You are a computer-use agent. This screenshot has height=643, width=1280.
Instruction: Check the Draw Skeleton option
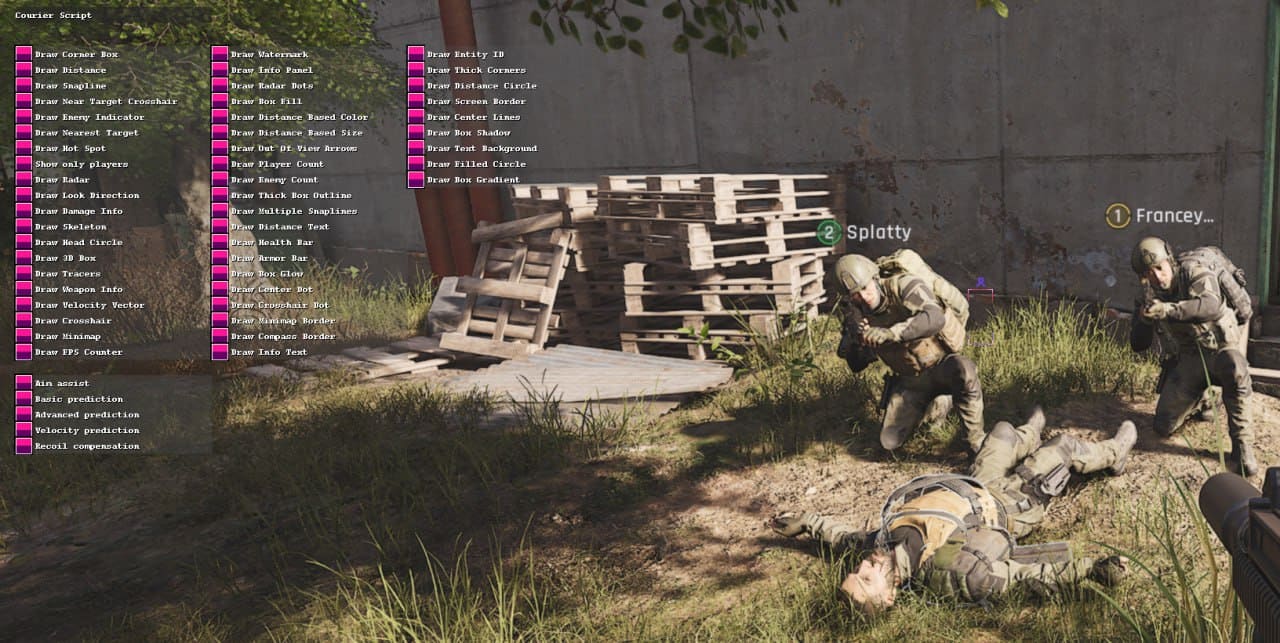23,227
